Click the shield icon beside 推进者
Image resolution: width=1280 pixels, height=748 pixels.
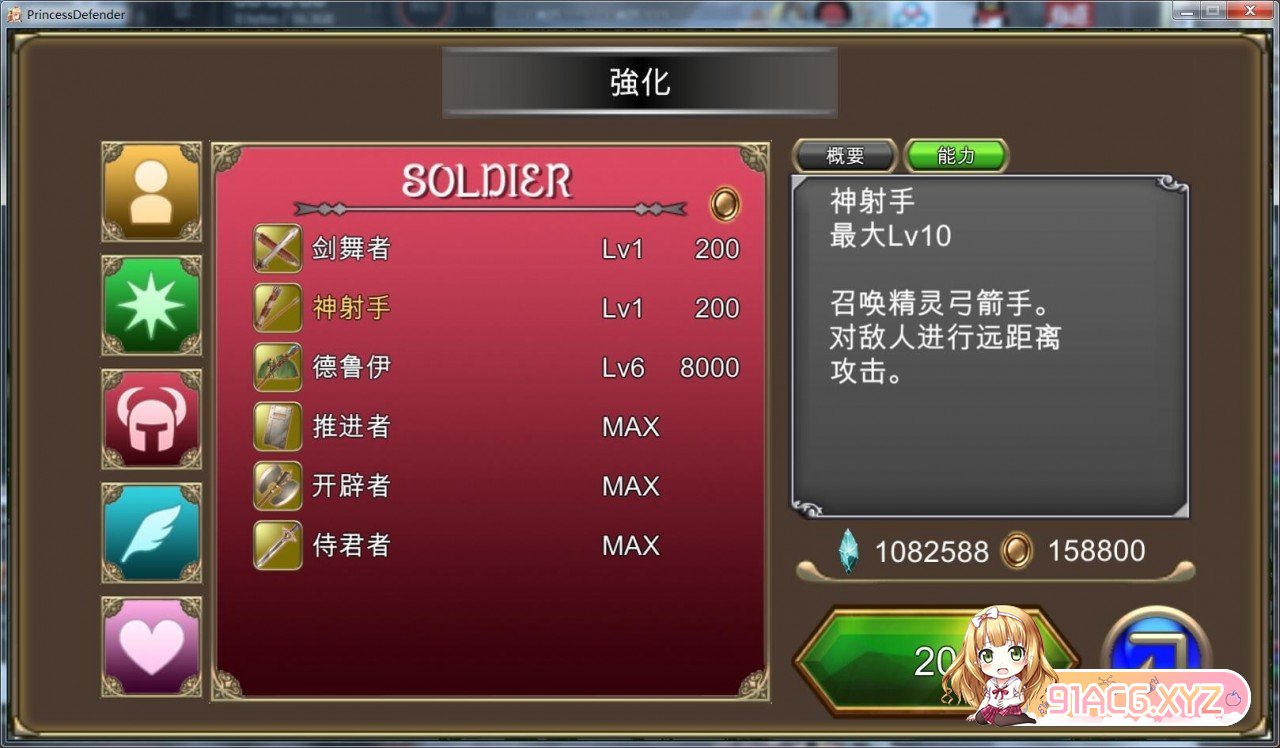point(277,427)
